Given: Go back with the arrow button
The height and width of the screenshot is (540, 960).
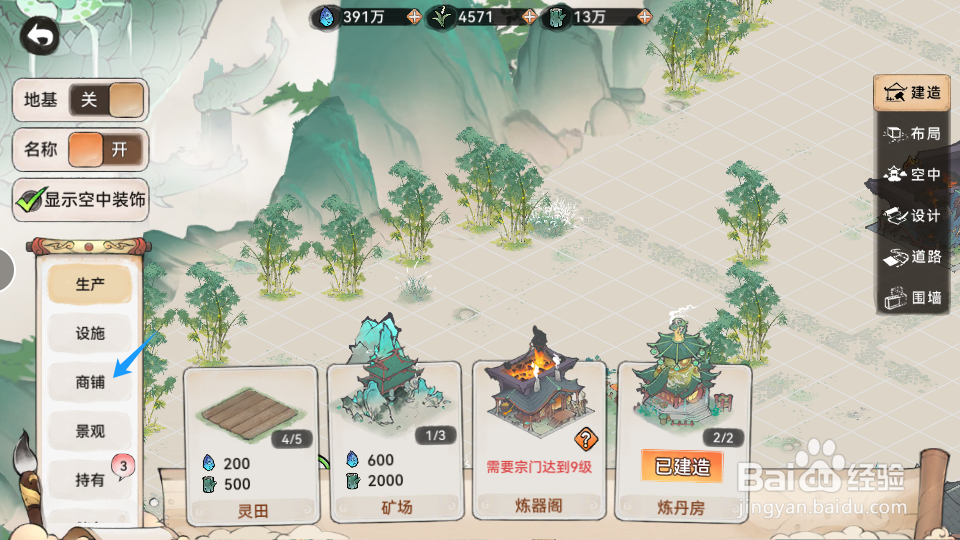Looking at the screenshot, I should click(x=40, y=37).
